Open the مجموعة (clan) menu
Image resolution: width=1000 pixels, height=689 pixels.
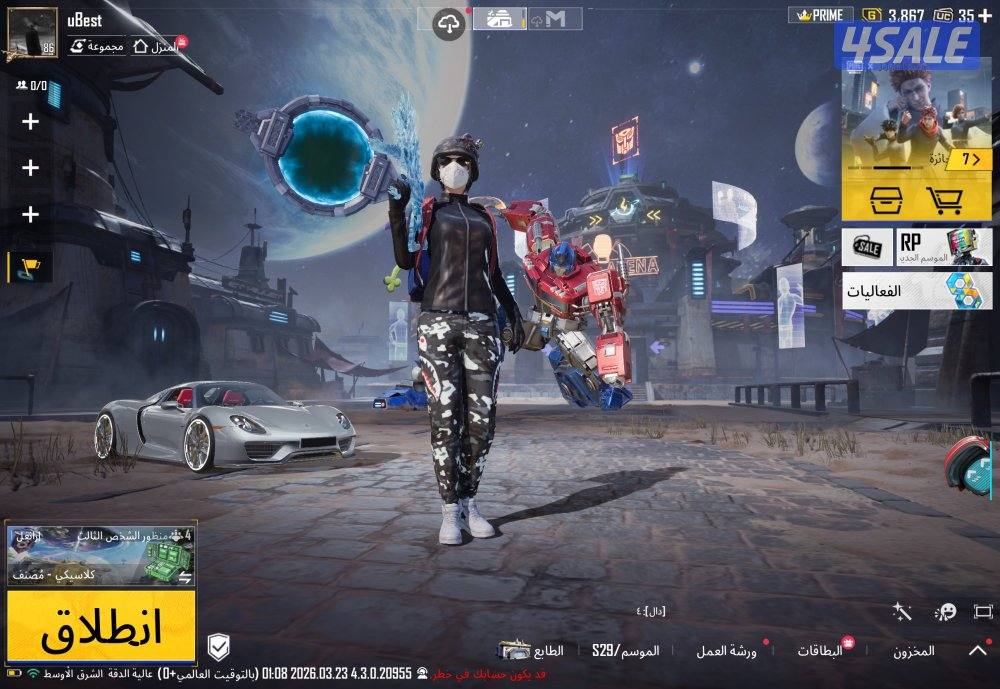coord(98,46)
